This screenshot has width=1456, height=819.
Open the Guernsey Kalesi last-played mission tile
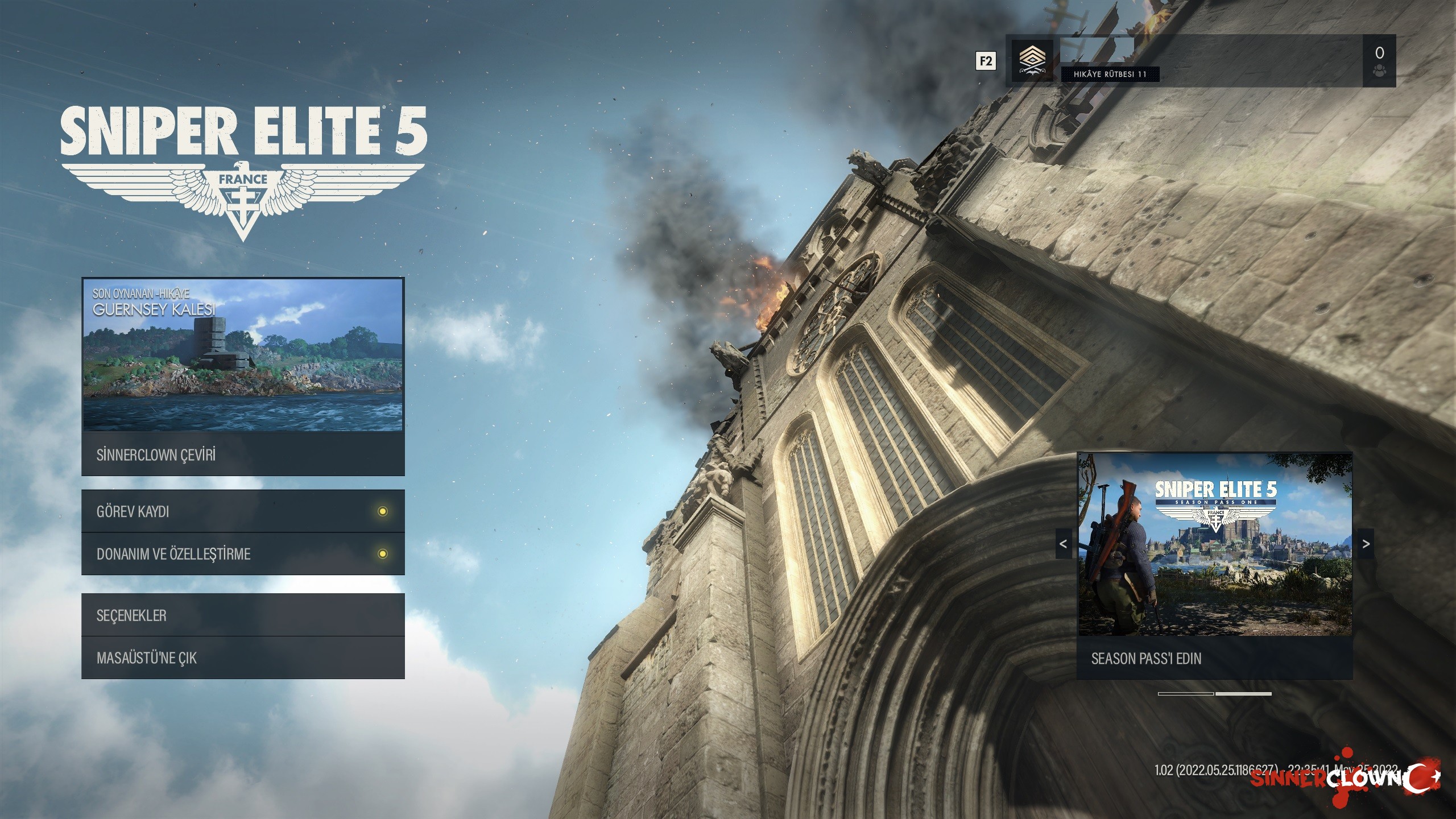(x=243, y=354)
